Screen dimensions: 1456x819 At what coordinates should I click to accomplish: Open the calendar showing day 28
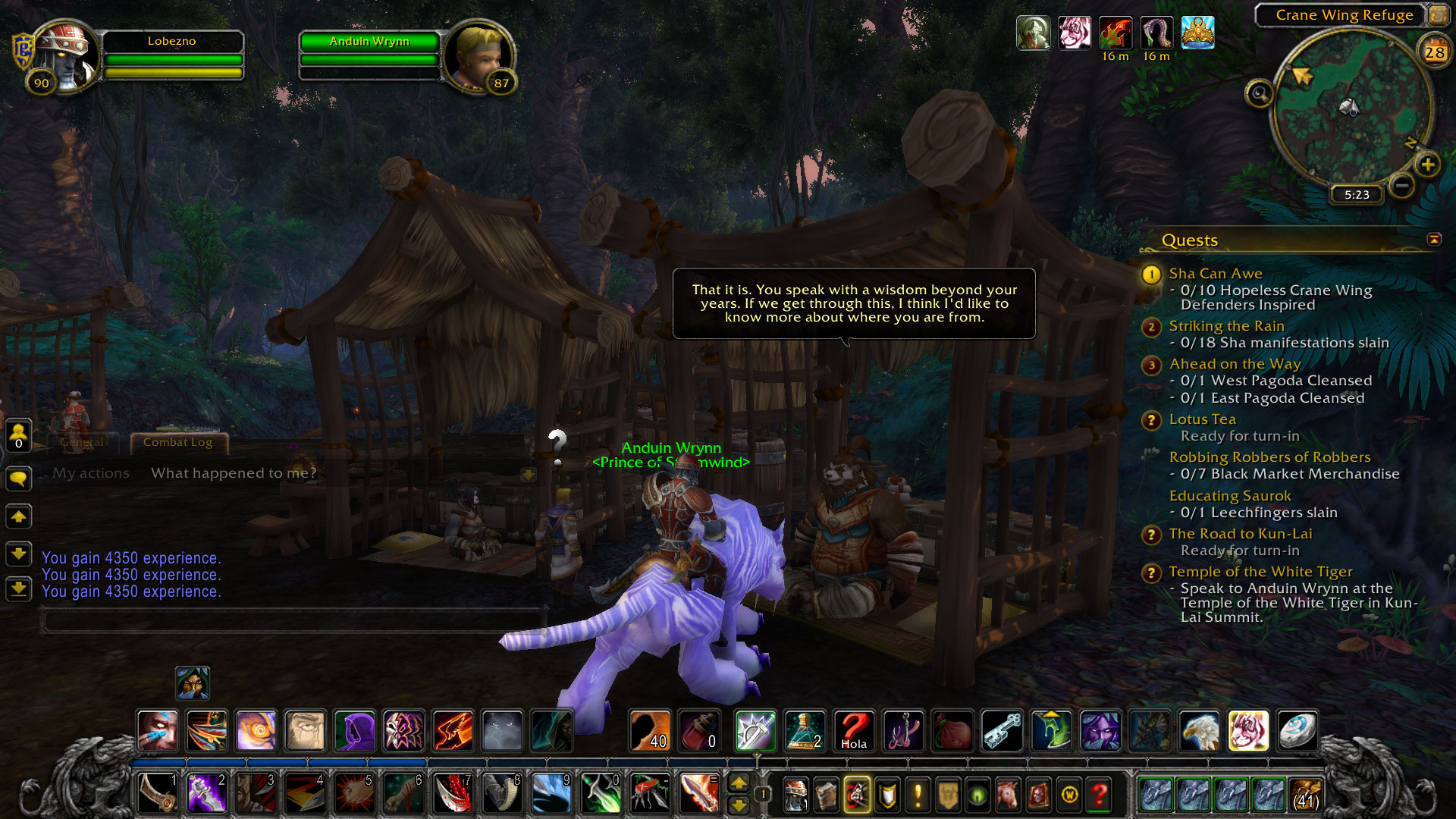coord(1434,52)
